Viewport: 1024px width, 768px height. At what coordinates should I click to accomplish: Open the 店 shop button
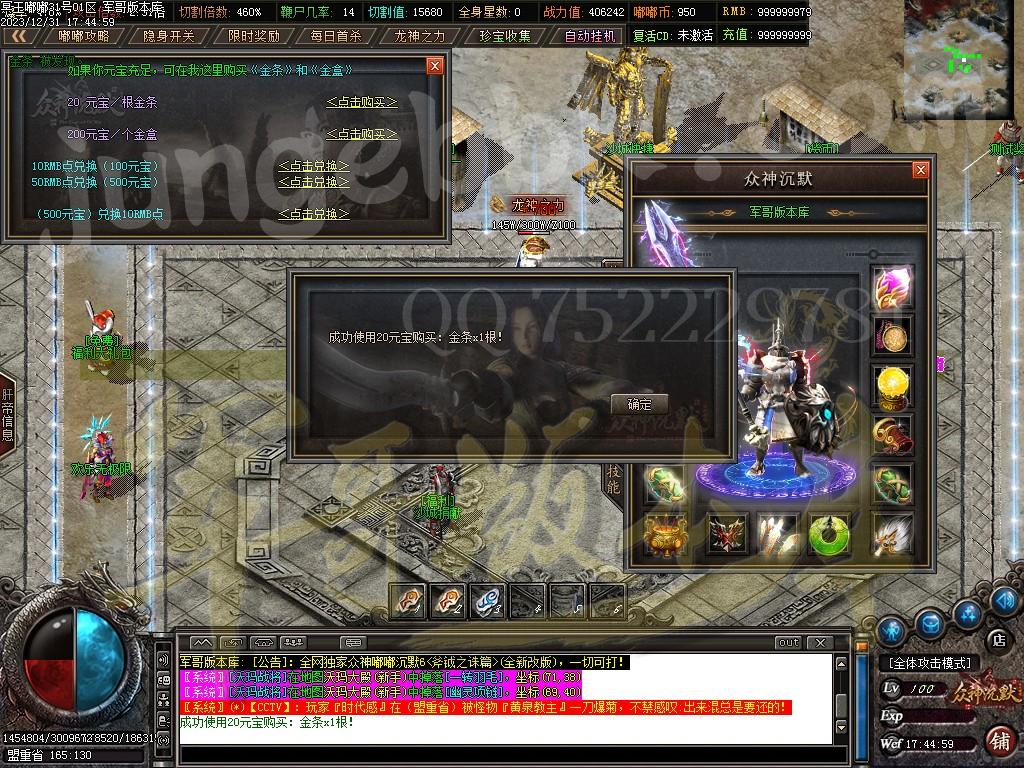tap(997, 639)
